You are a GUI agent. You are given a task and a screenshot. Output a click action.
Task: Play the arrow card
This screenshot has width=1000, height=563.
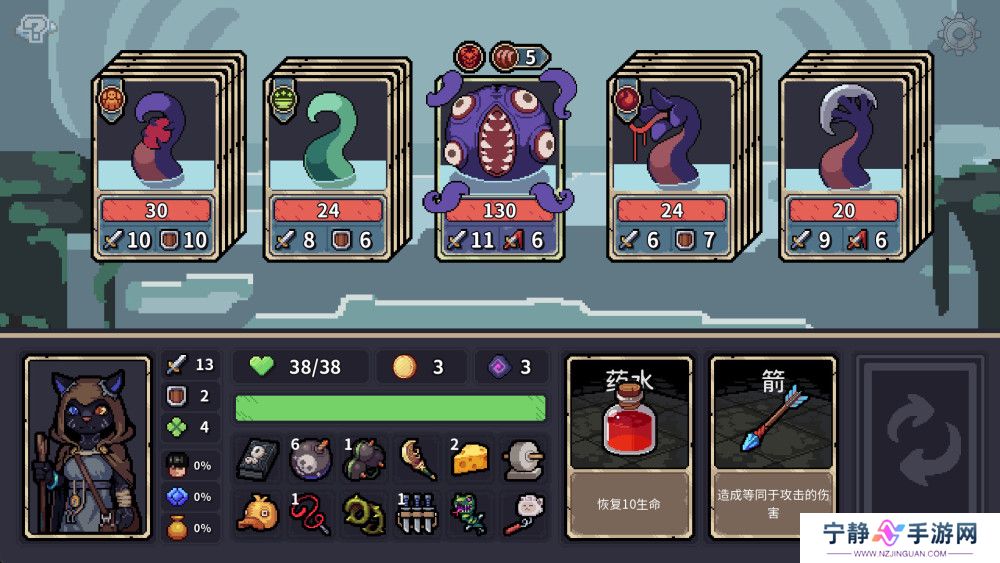773,445
